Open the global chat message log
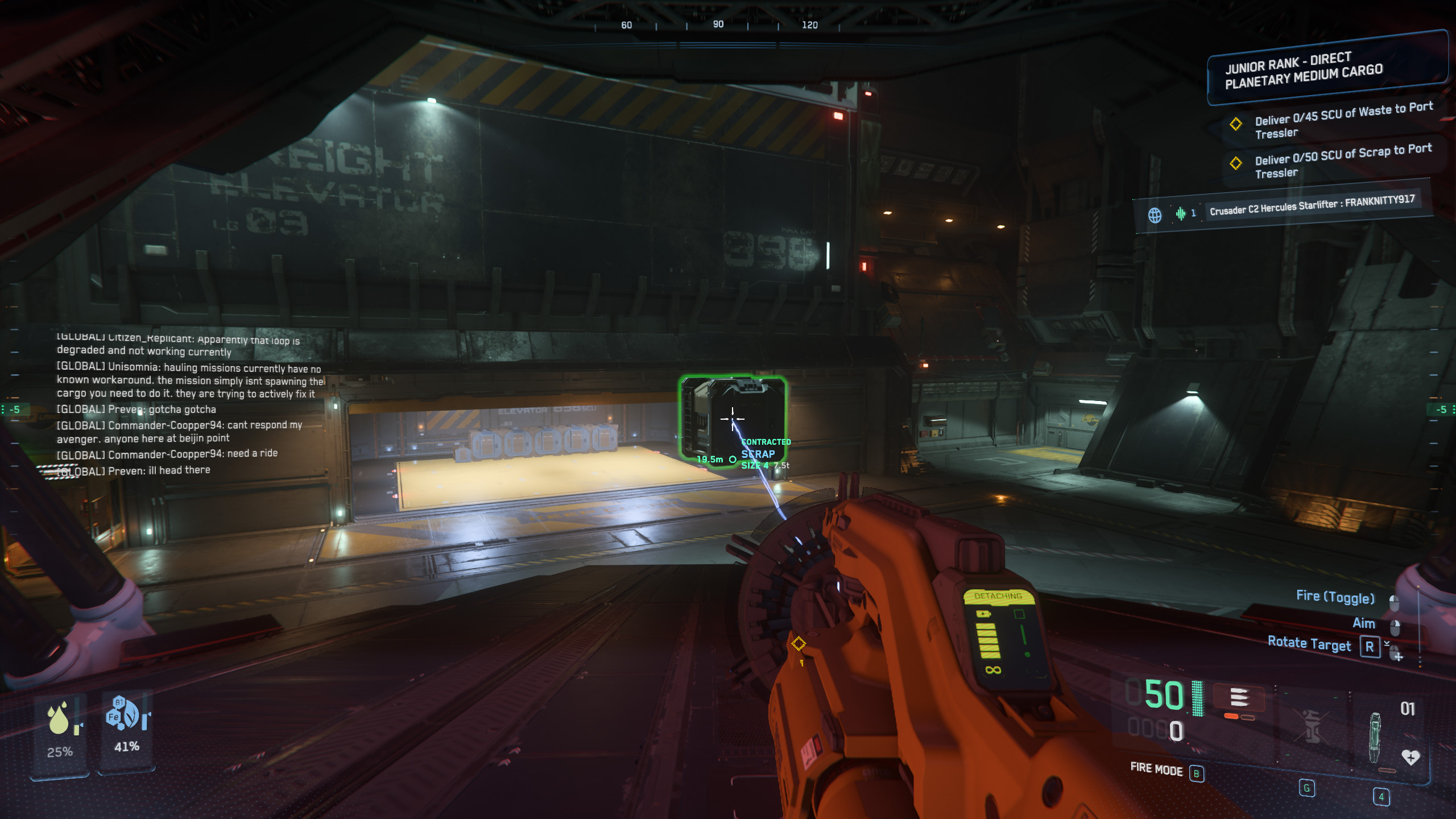Screen dimensions: 1456x819 [x=188, y=403]
